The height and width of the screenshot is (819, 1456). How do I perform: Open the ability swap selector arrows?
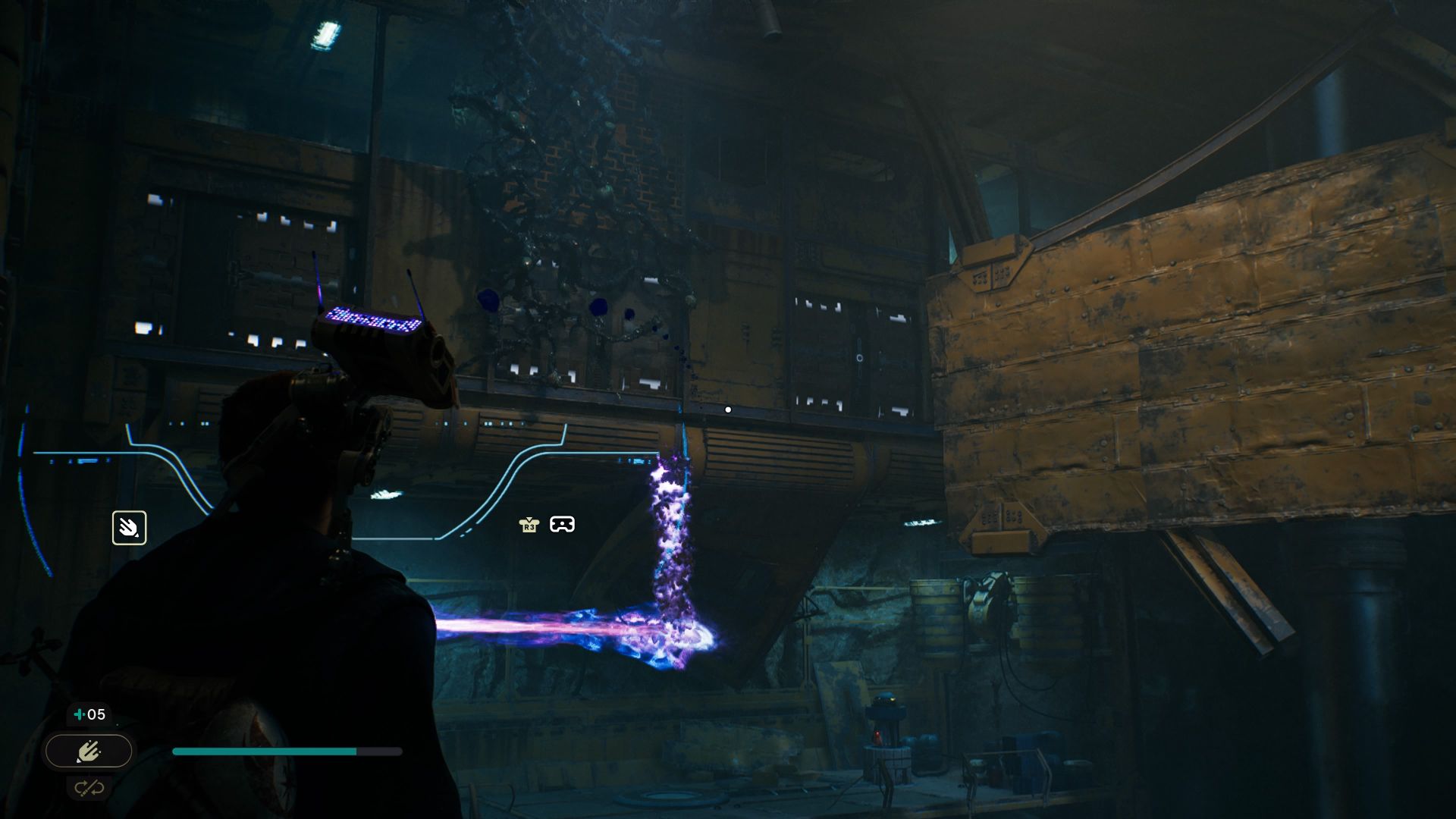click(x=89, y=787)
